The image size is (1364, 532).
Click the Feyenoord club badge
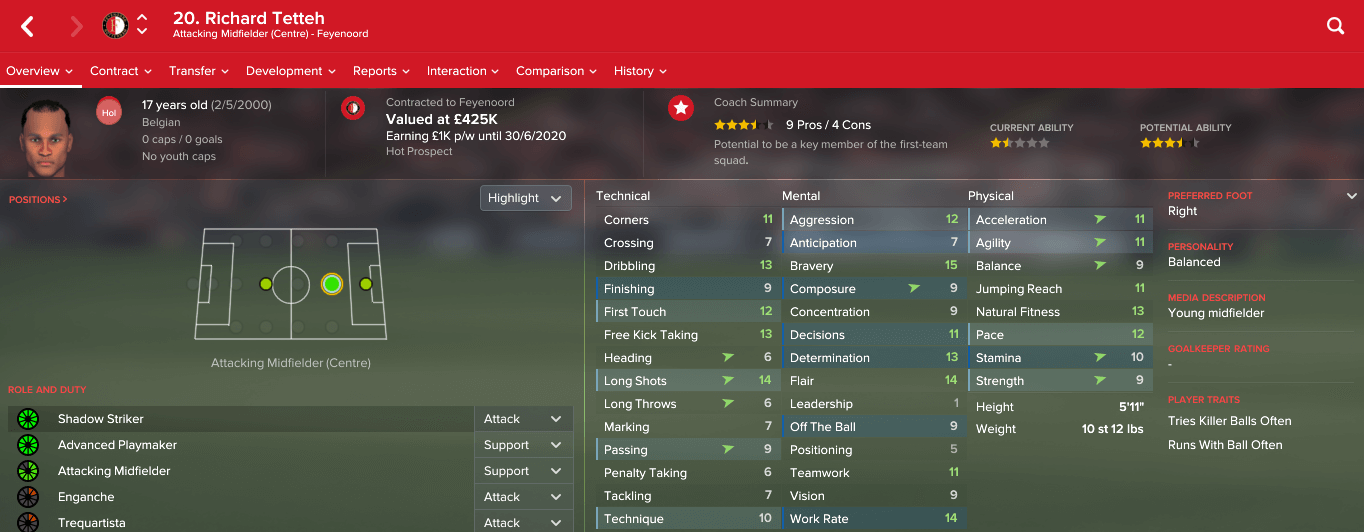115,26
